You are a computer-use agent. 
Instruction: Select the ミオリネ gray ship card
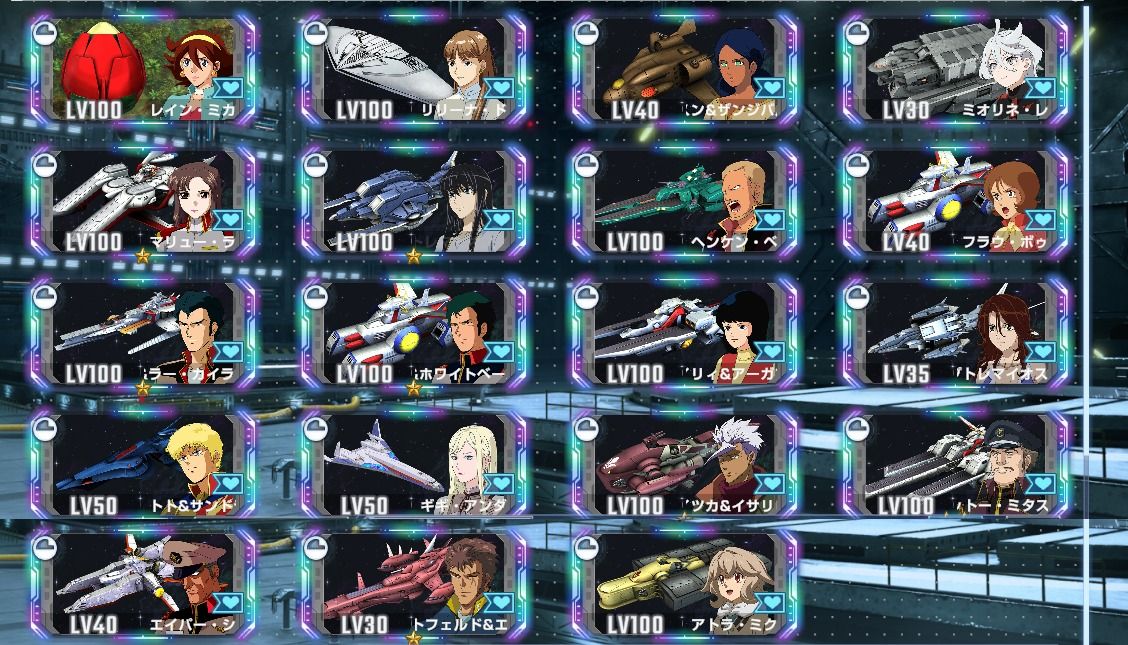(956, 70)
